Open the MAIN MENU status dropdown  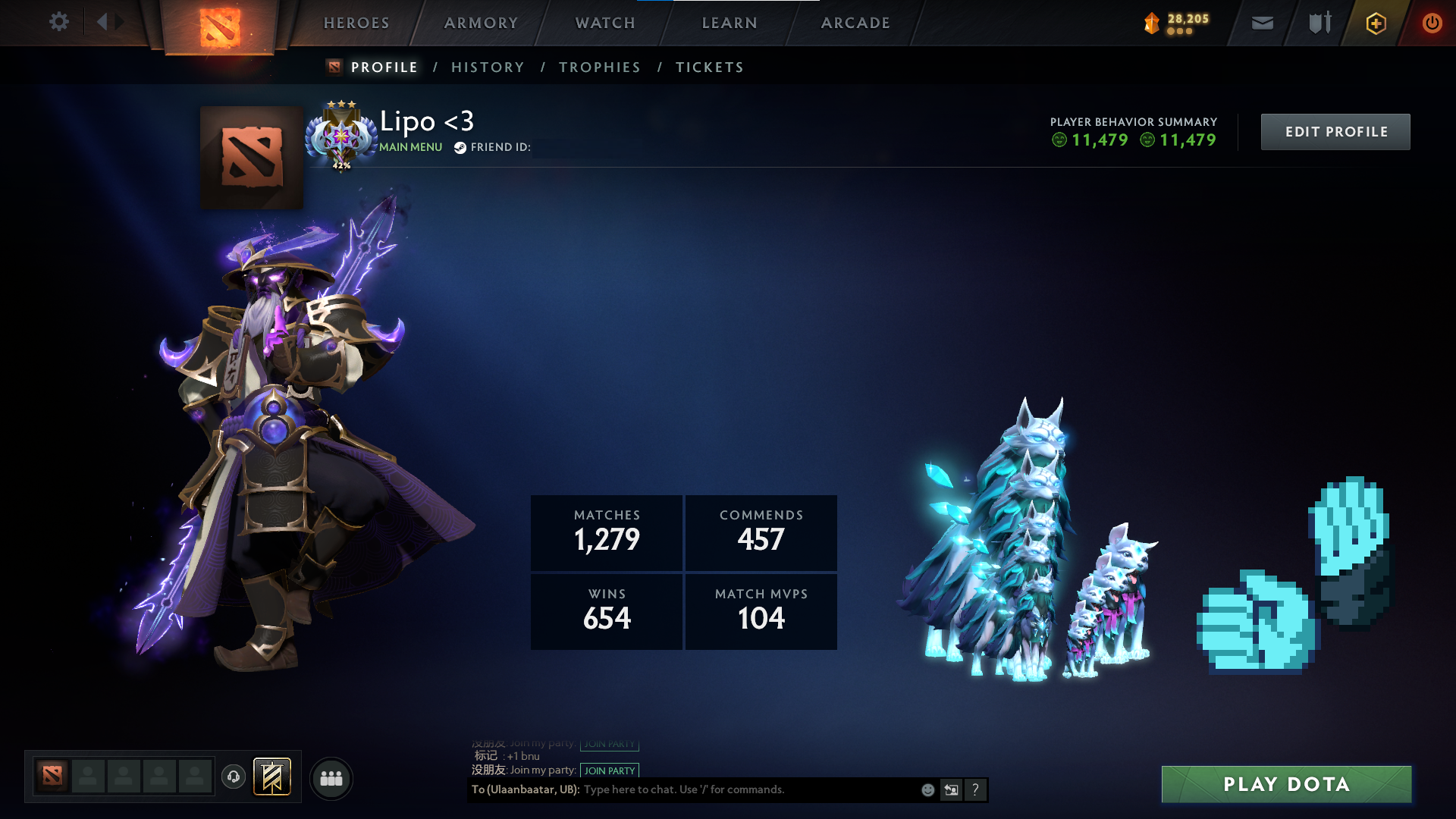pos(409,147)
